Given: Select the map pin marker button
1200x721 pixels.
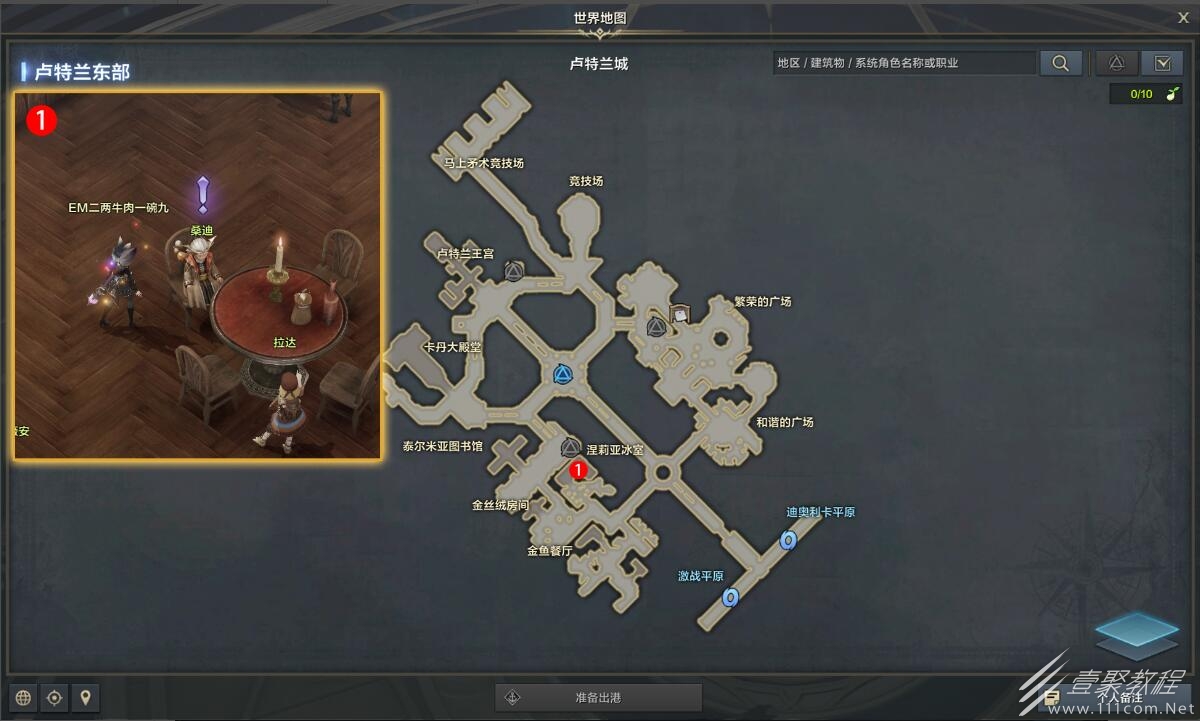Looking at the screenshot, I should click(86, 697).
